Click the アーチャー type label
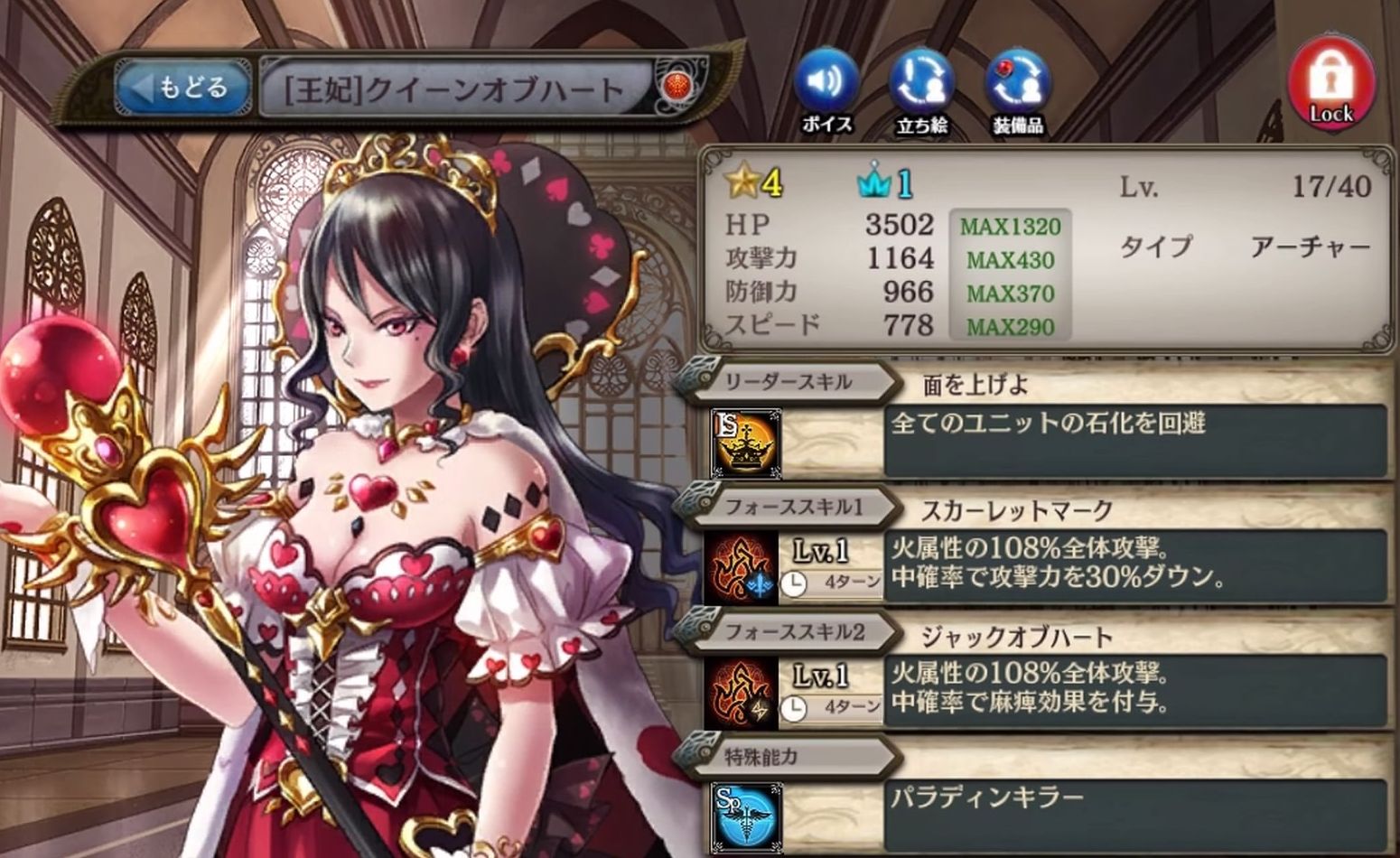The width and height of the screenshot is (1400, 858). click(x=1311, y=246)
